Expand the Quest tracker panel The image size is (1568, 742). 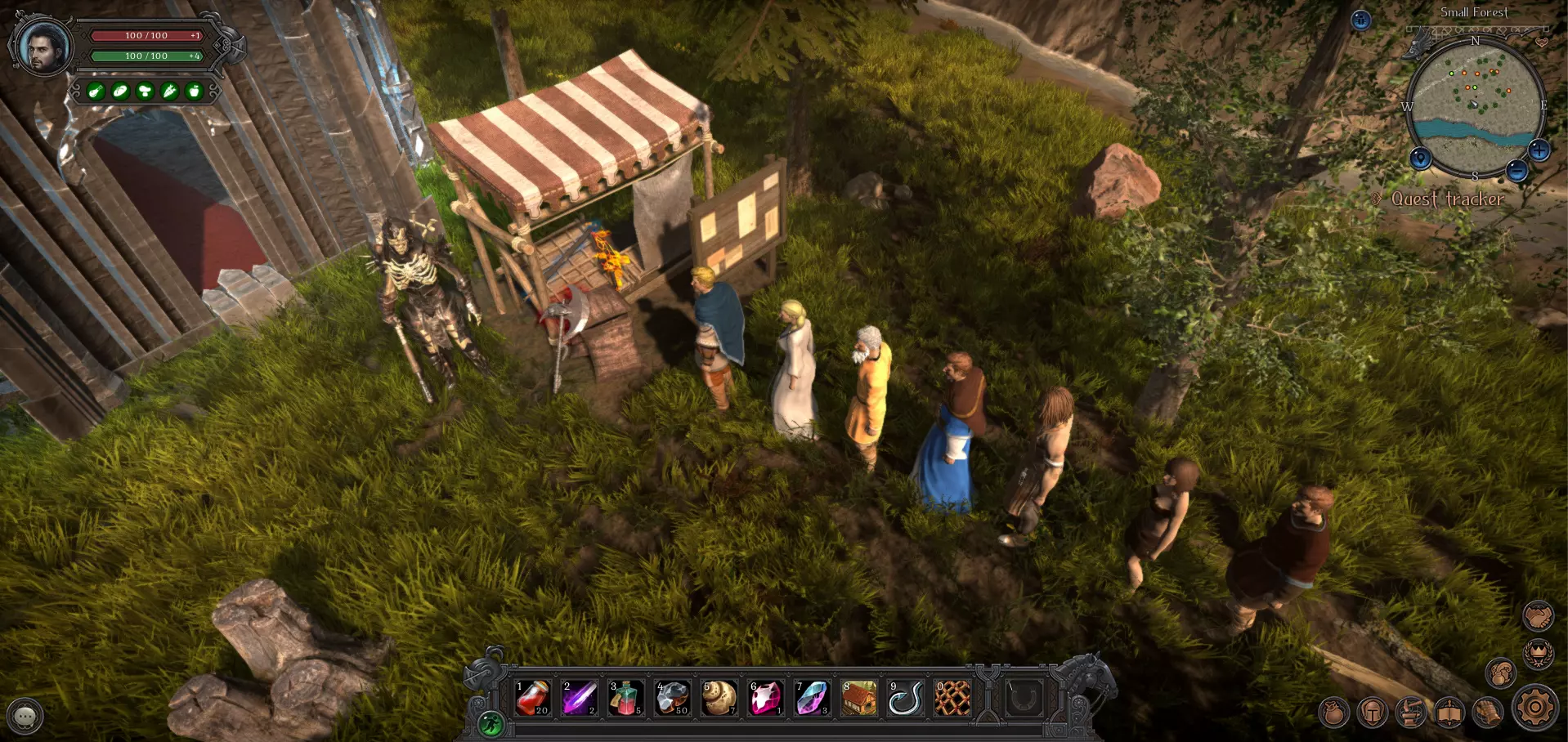(1447, 199)
